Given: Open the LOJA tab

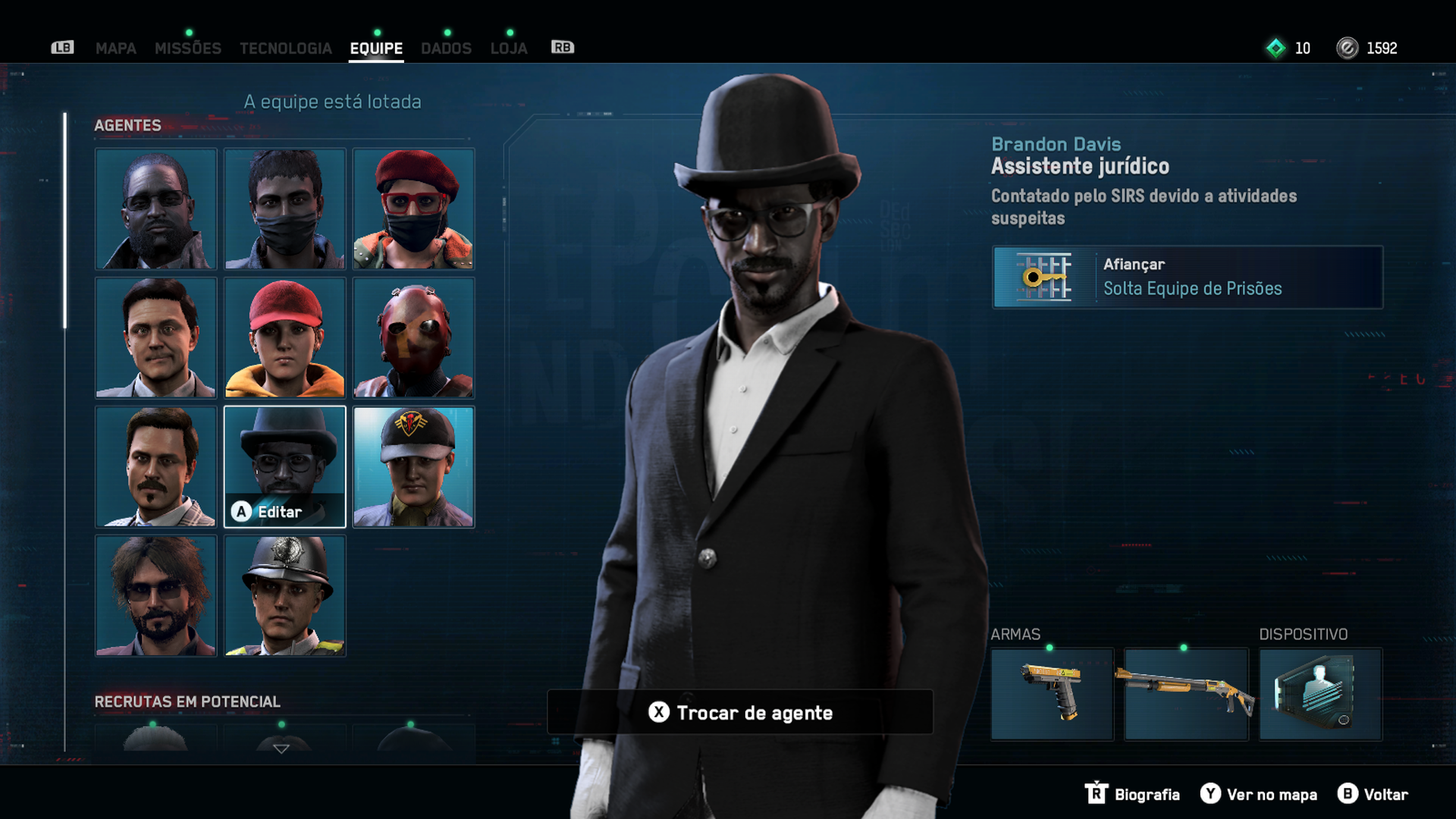Looking at the screenshot, I should pos(508,49).
